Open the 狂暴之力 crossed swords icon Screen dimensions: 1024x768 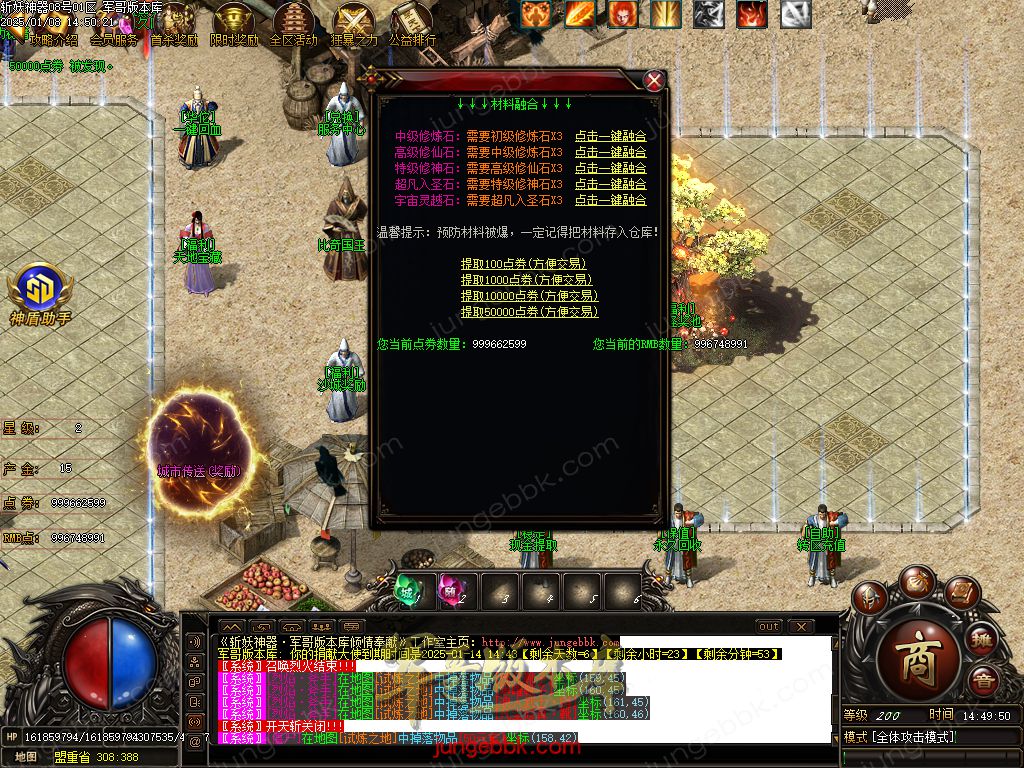click(353, 24)
